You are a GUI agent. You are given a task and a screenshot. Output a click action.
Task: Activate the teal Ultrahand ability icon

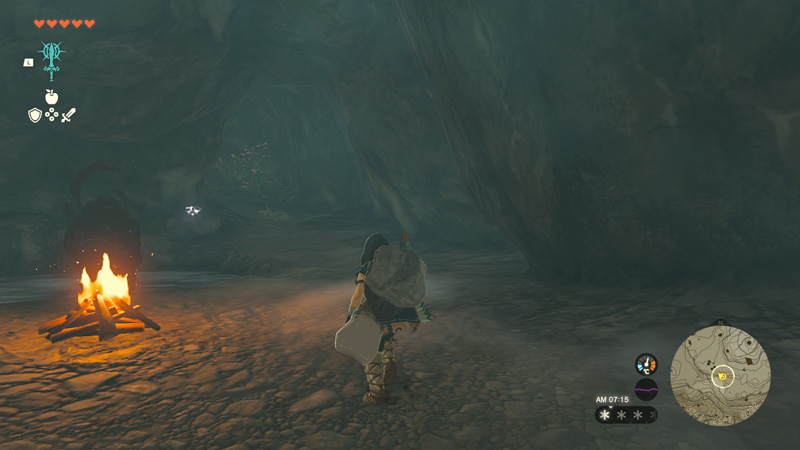pyautogui.click(x=51, y=58)
